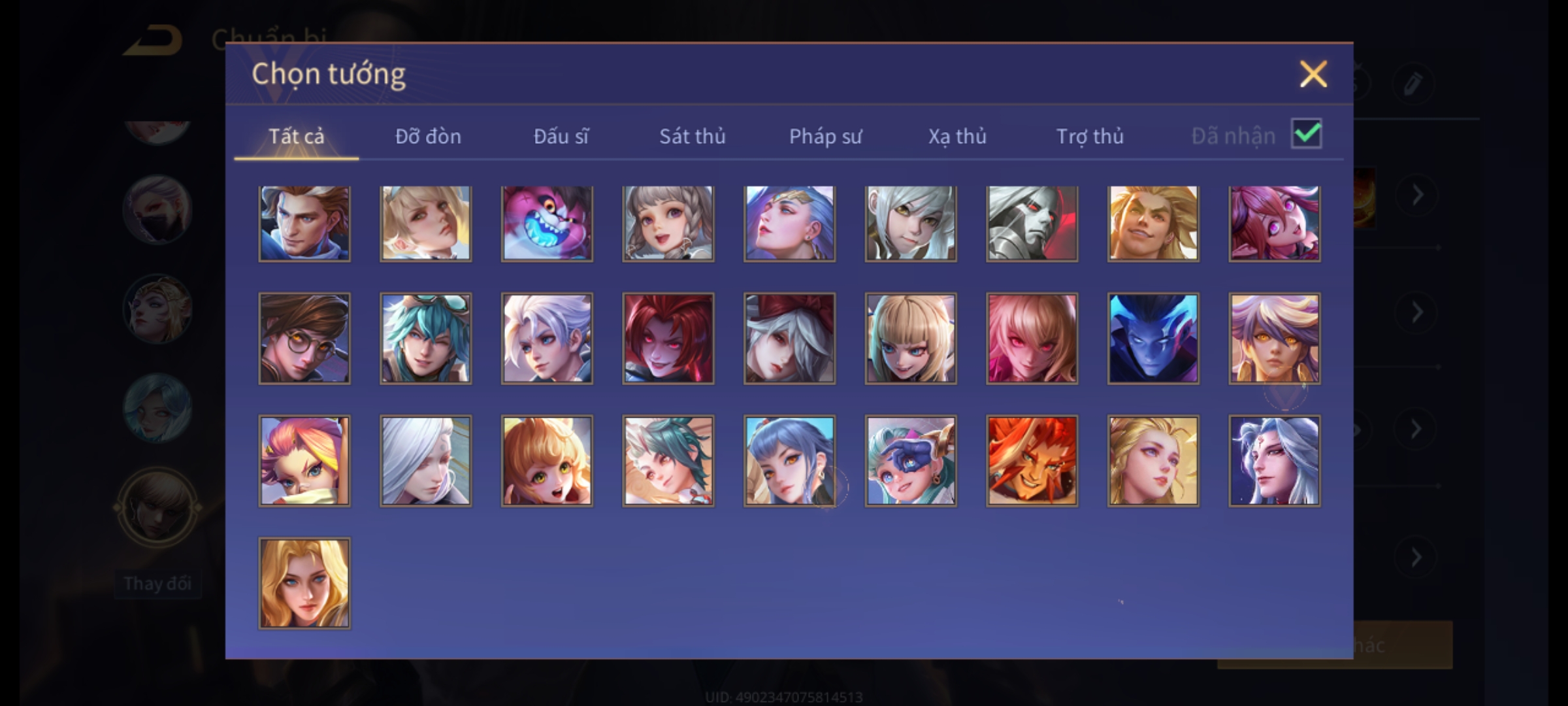Viewport: 1568px width, 706px height.
Task: Switch to the Đỡ đòn tab
Action: 428,136
